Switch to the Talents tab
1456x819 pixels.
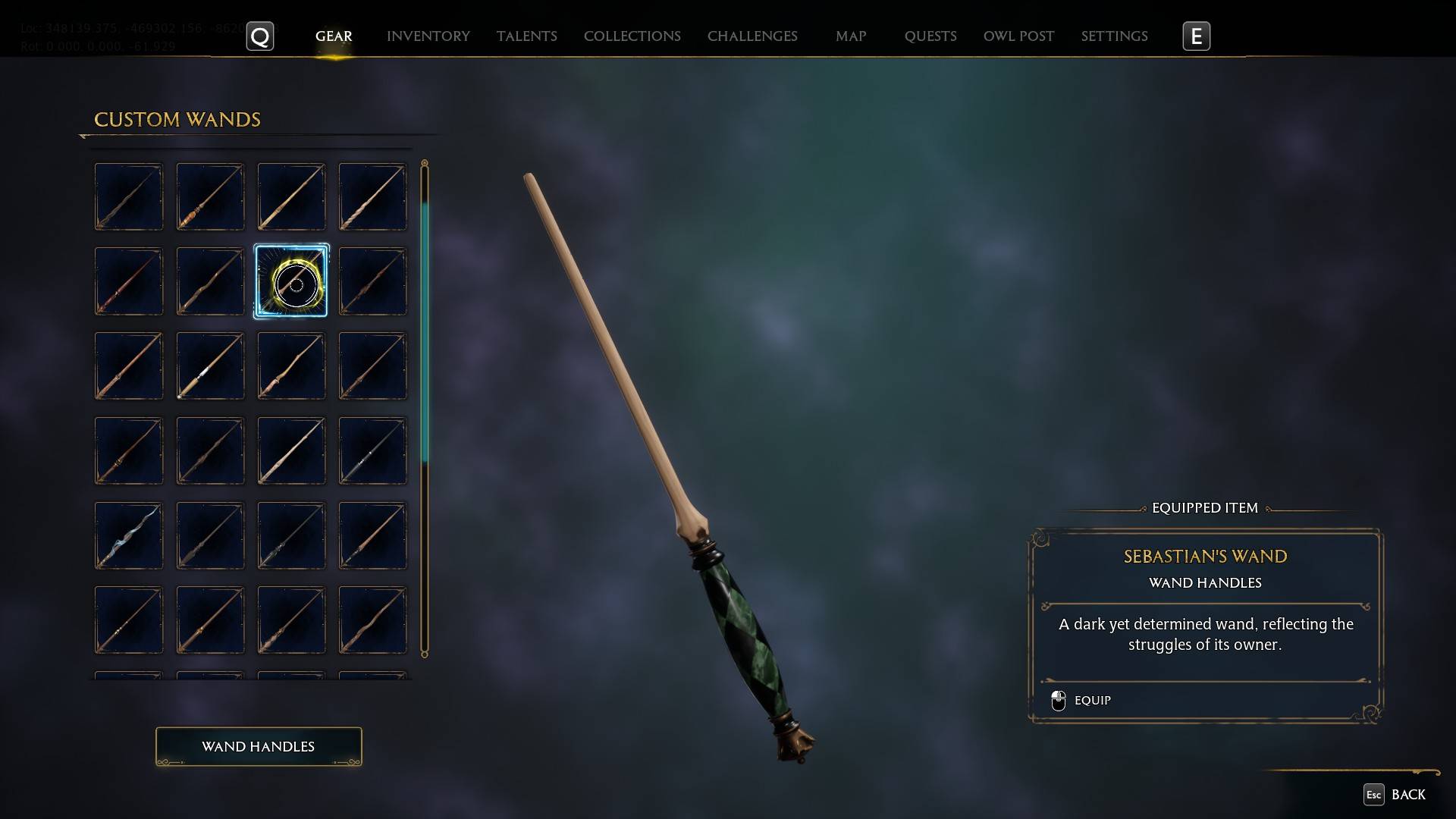pyautogui.click(x=526, y=36)
